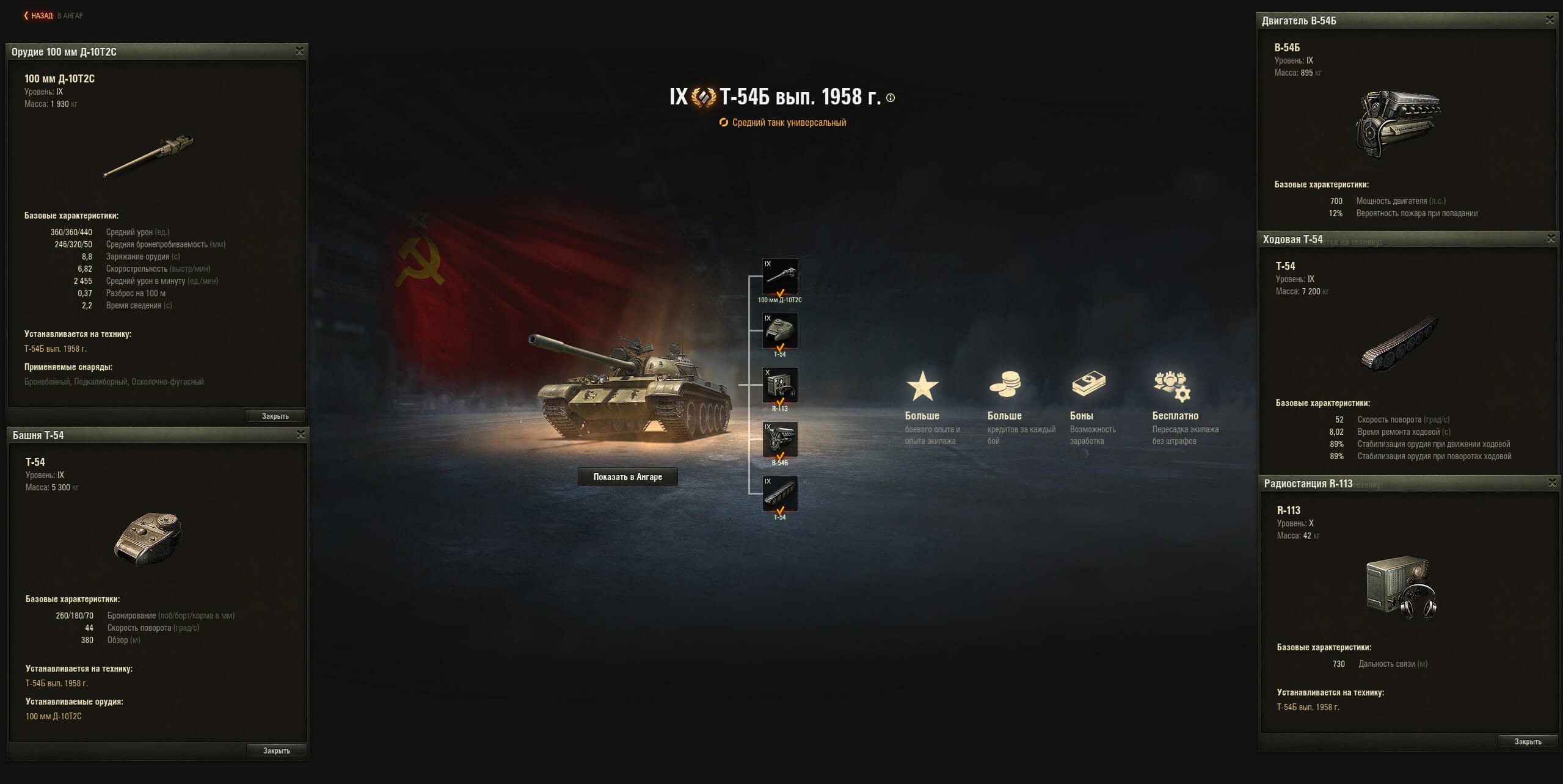
Task: Select the R-113 radio module icon
Action: 780,385
